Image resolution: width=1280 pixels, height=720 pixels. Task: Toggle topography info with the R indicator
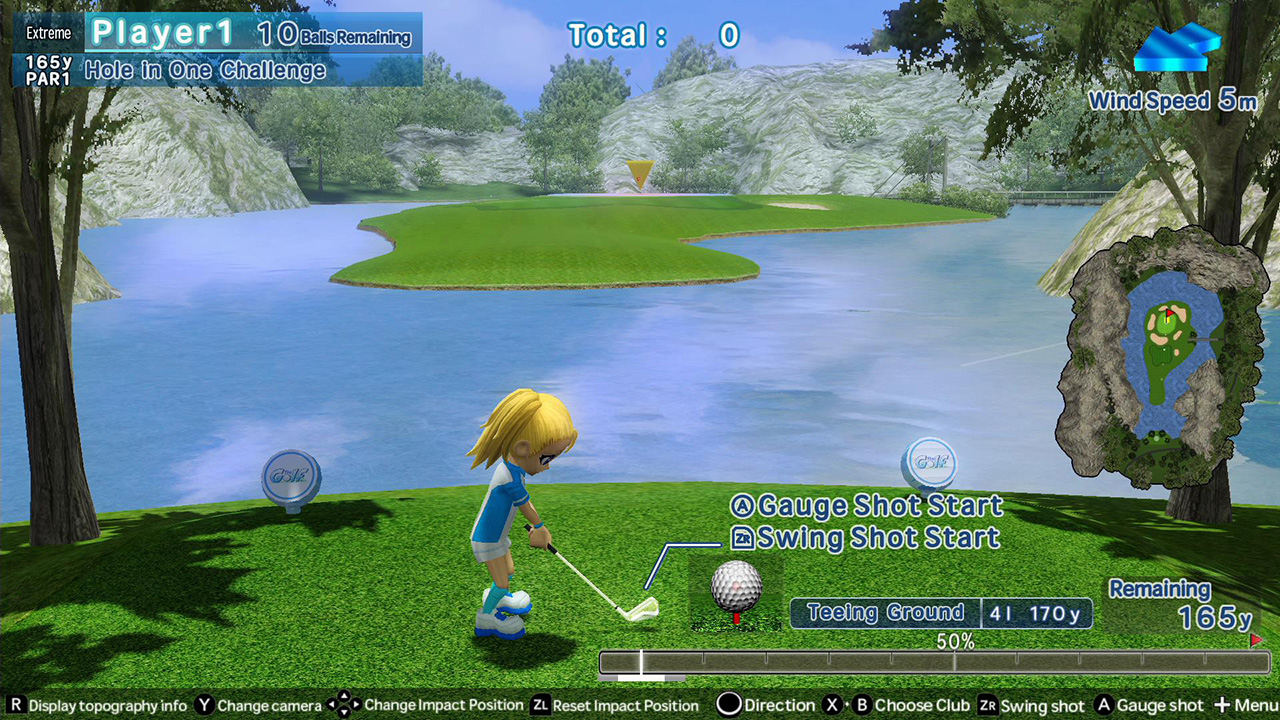click(16, 704)
